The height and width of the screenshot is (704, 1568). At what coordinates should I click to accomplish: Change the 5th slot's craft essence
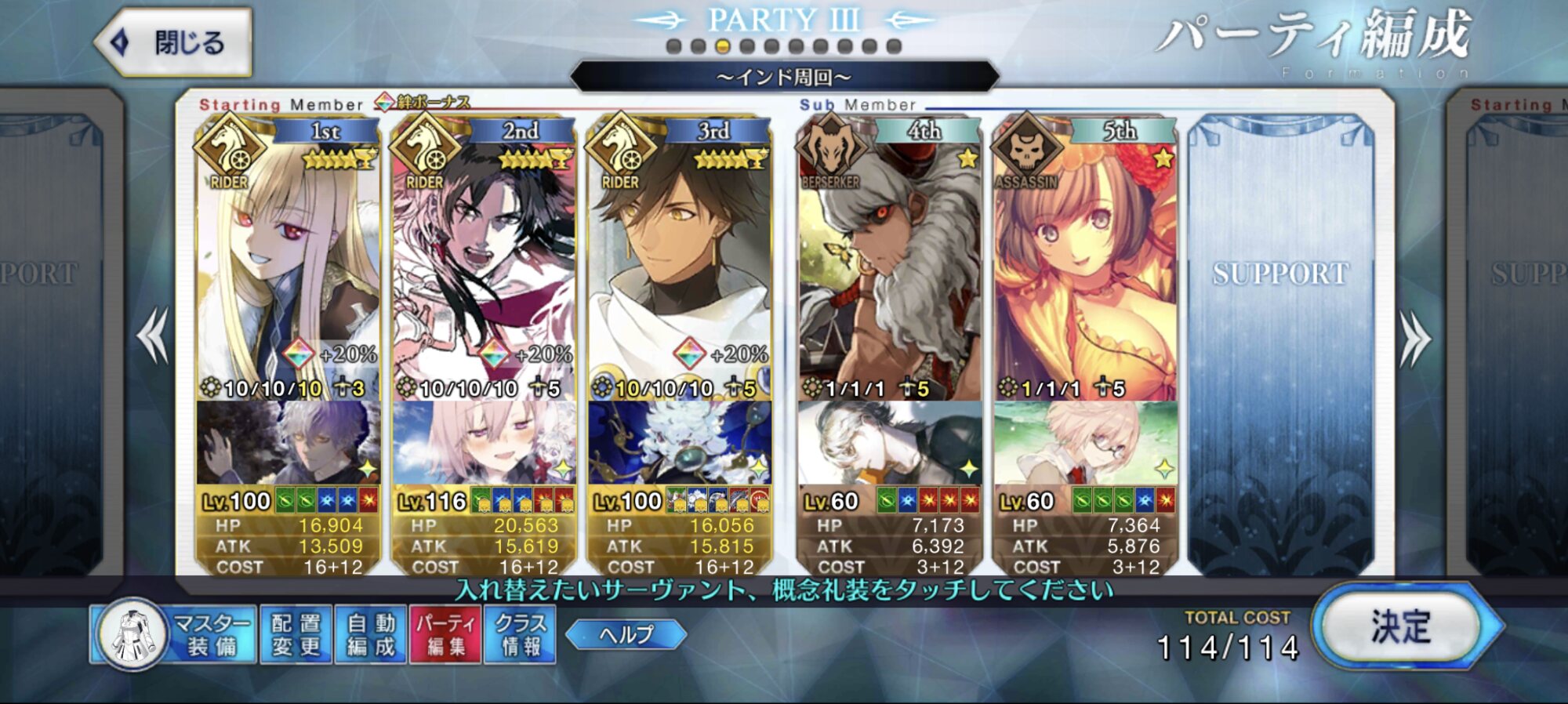click(1085, 442)
